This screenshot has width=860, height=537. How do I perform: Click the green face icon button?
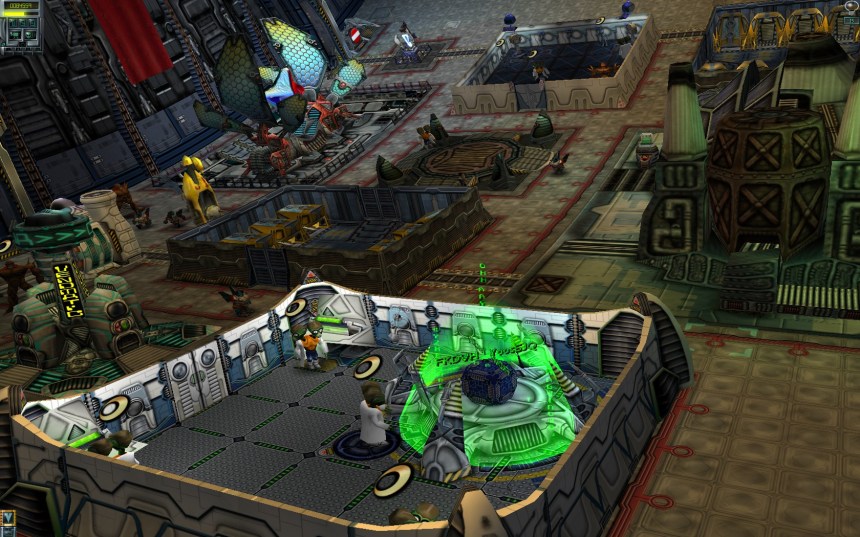pyautogui.click(x=30, y=35)
